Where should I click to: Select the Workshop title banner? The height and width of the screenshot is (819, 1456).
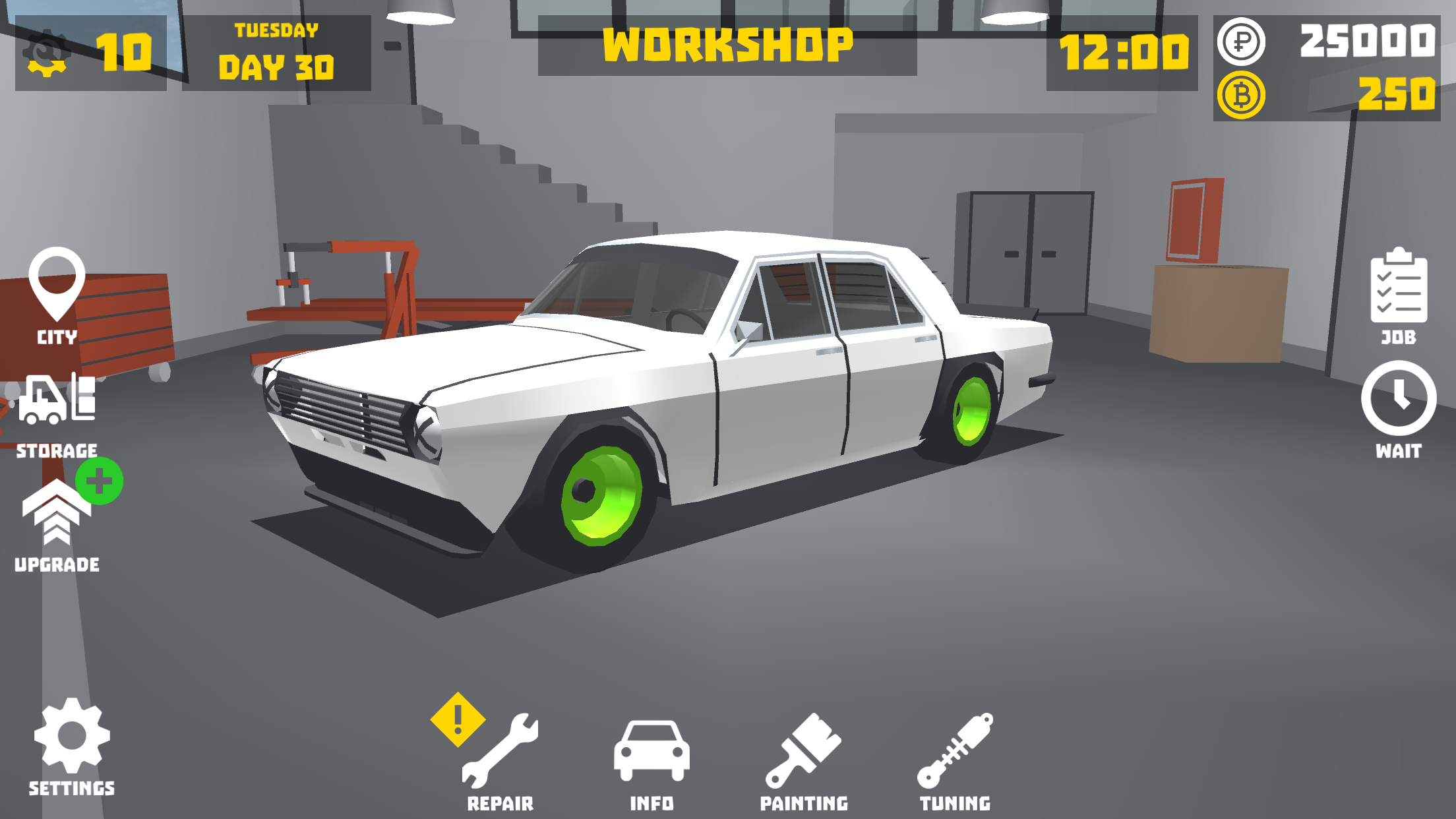tap(728, 45)
